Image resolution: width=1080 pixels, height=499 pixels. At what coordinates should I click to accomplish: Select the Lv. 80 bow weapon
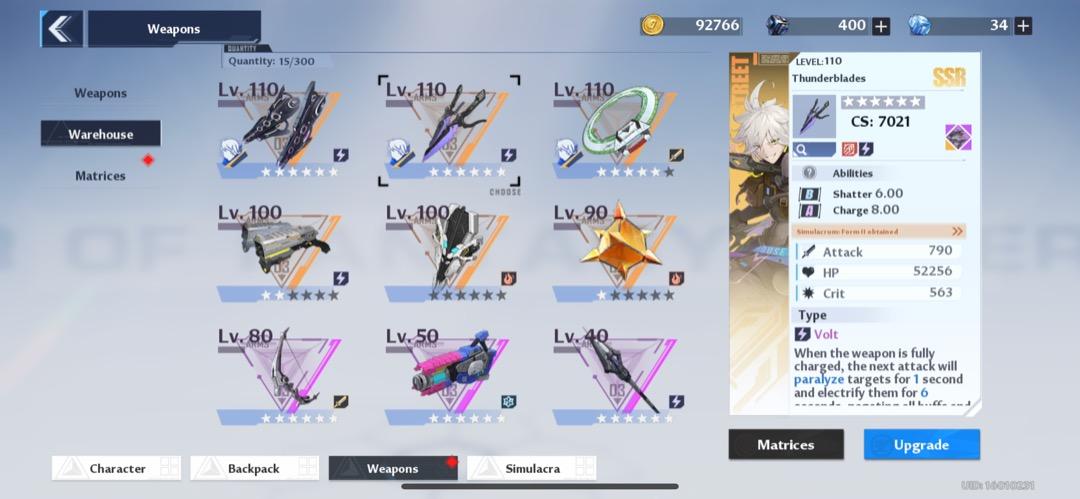pos(281,375)
